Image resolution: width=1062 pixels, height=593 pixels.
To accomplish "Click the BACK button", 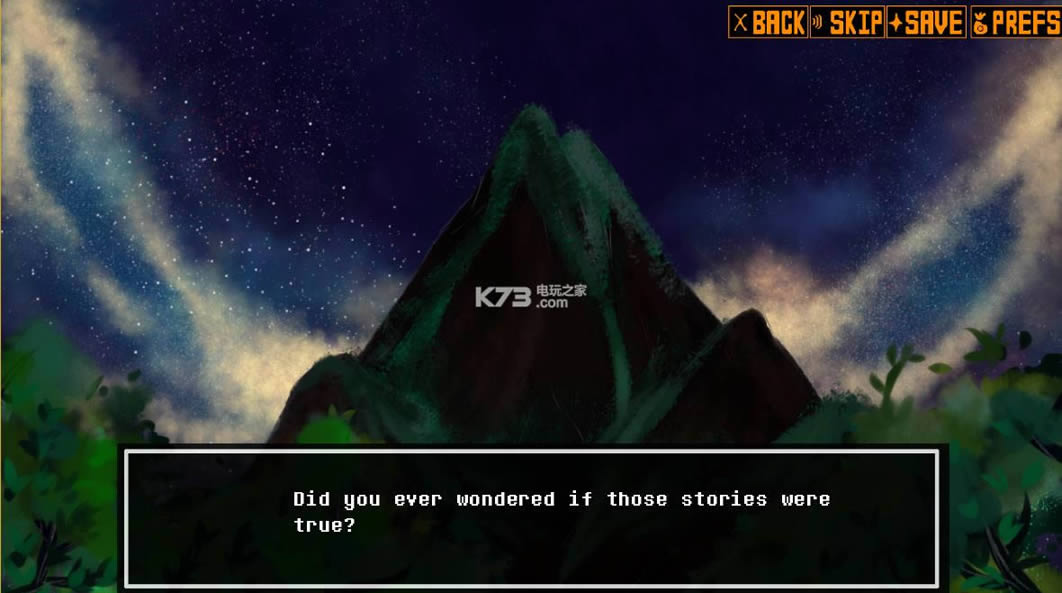I will pyautogui.click(x=767, y=22).
